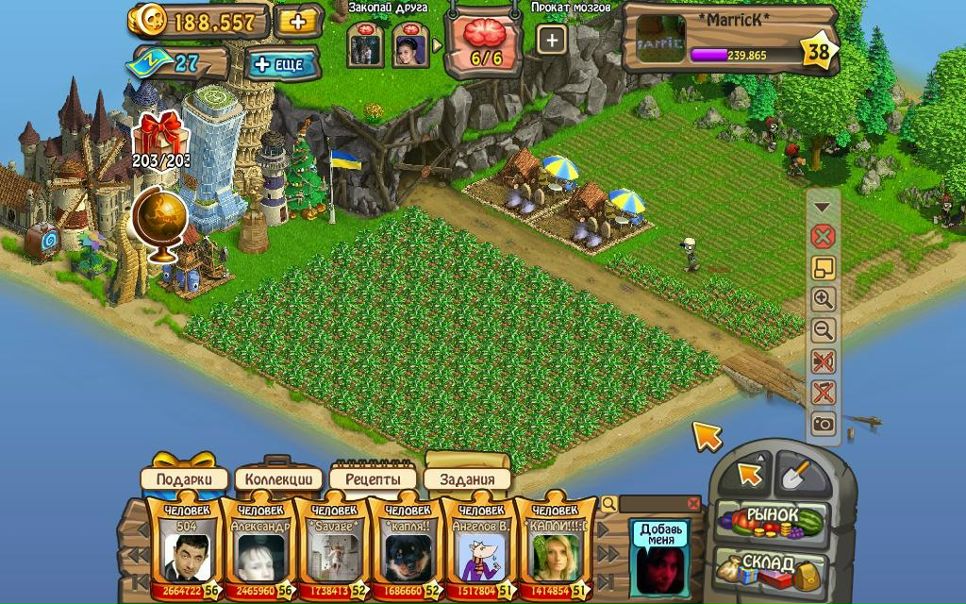Open the Прокат мозгов plus slot
This screenshot has width=966, height=604.
(x=552, y=40)
